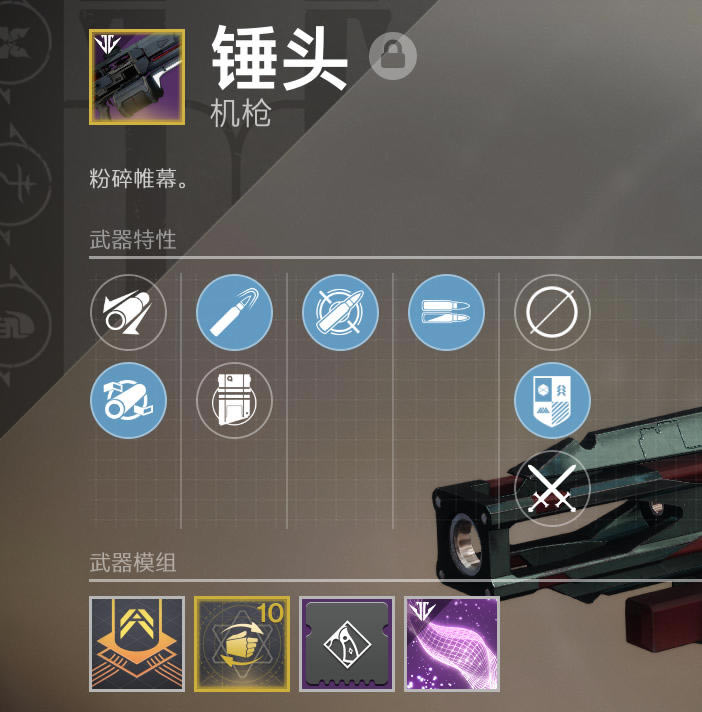This screenshot has height=712, width=702.
Task: Choose the unselected barrel perk with angled muzzle
Action: click(128, 313)
